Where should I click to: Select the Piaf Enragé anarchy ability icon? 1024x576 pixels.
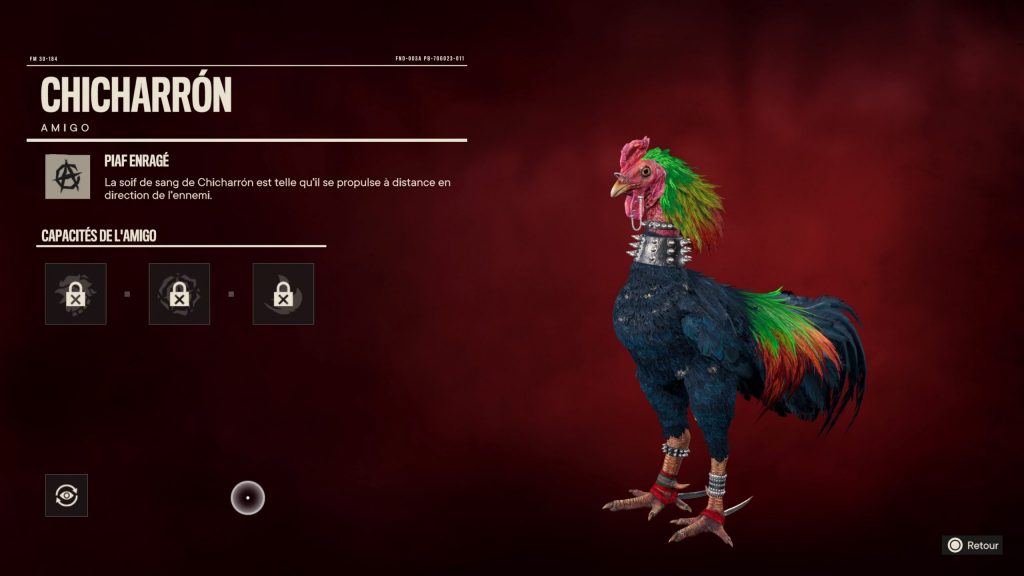pos(67,176)
